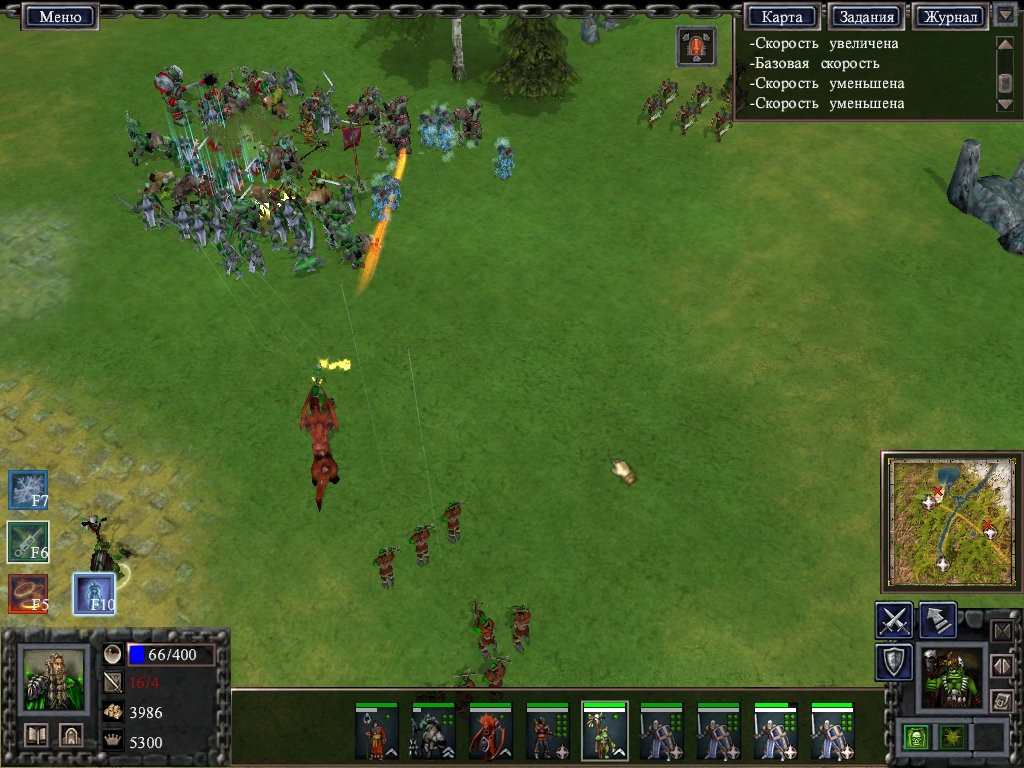Viewport: 1024px width, 768px height.
Task: Activate the sword spell marked F6
Action: pos(28,542)
